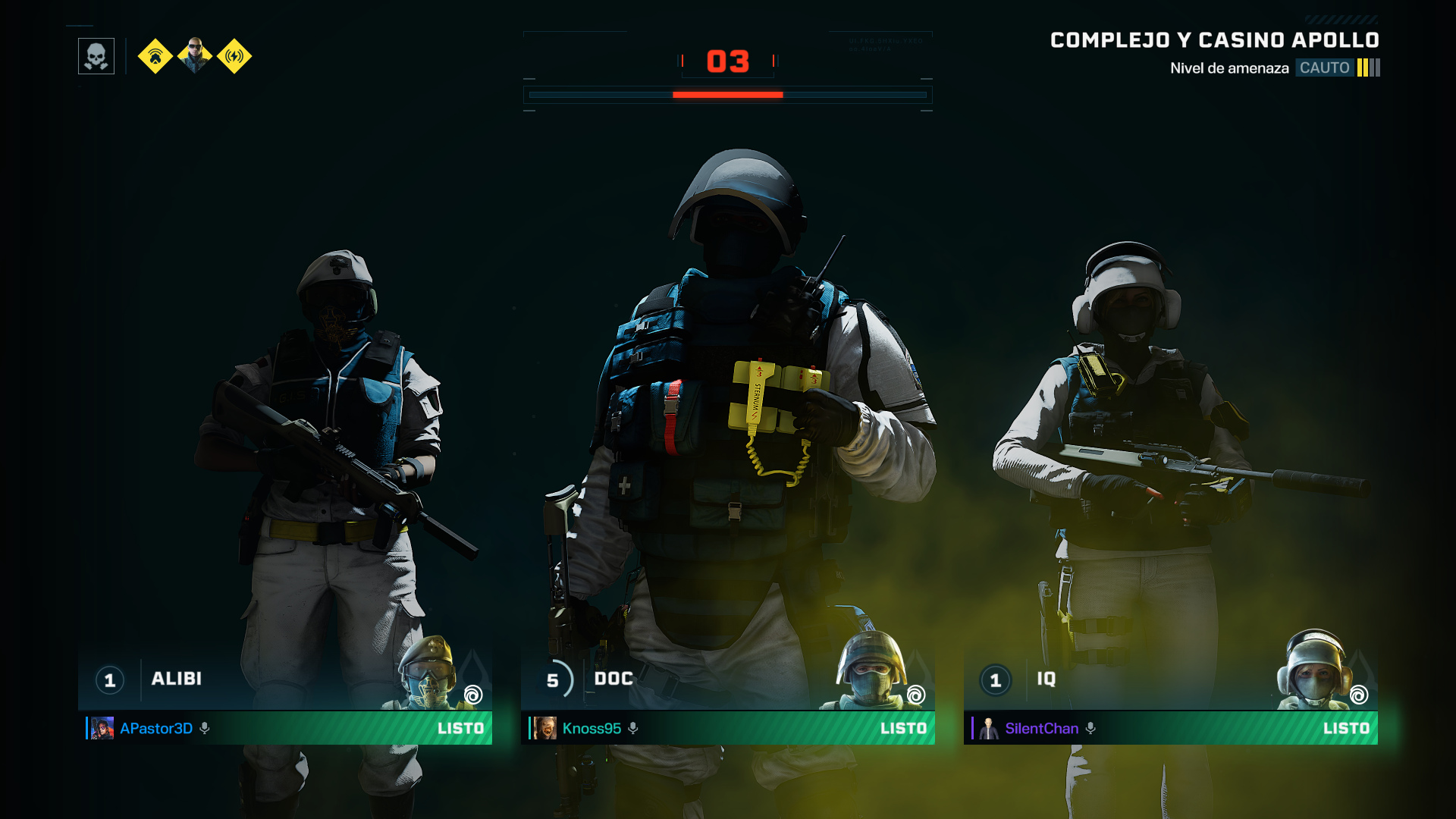Viewport: 1456px width, 819px height.
Task: Open the enemy portrait diamond icon
Action: pos(194,55)
